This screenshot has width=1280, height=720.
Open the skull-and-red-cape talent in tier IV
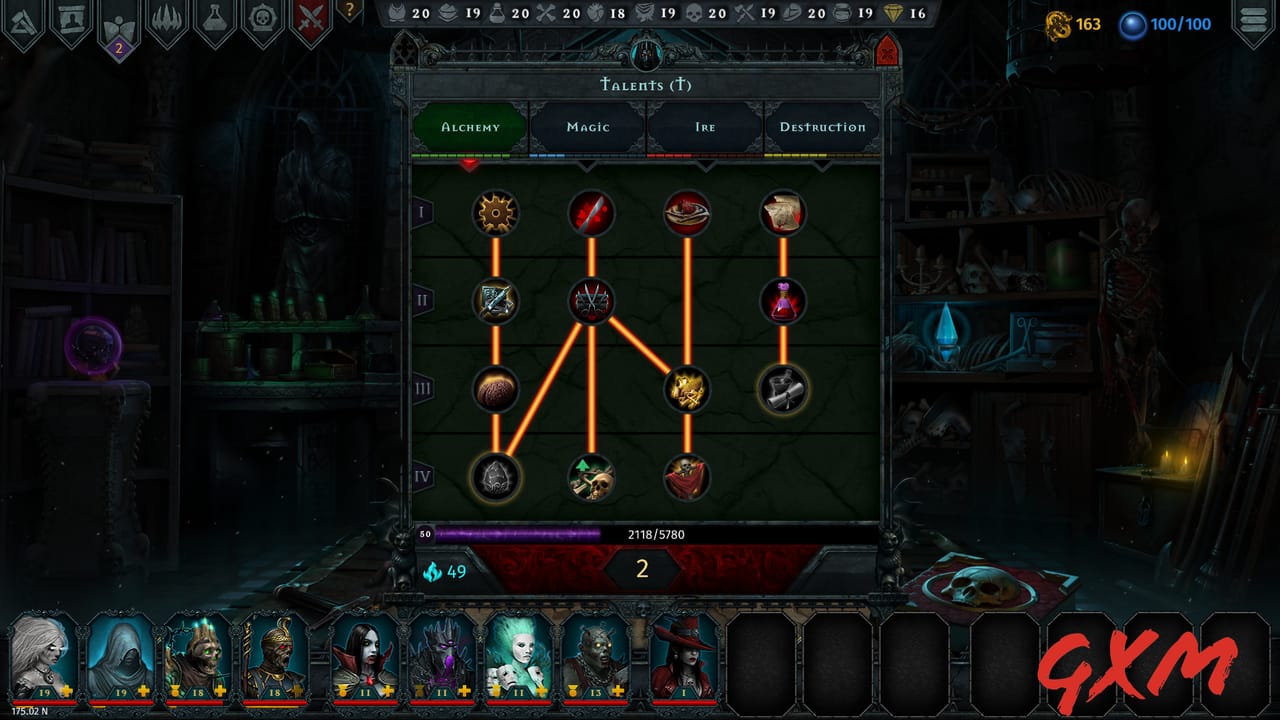click(x=685, y=477)
